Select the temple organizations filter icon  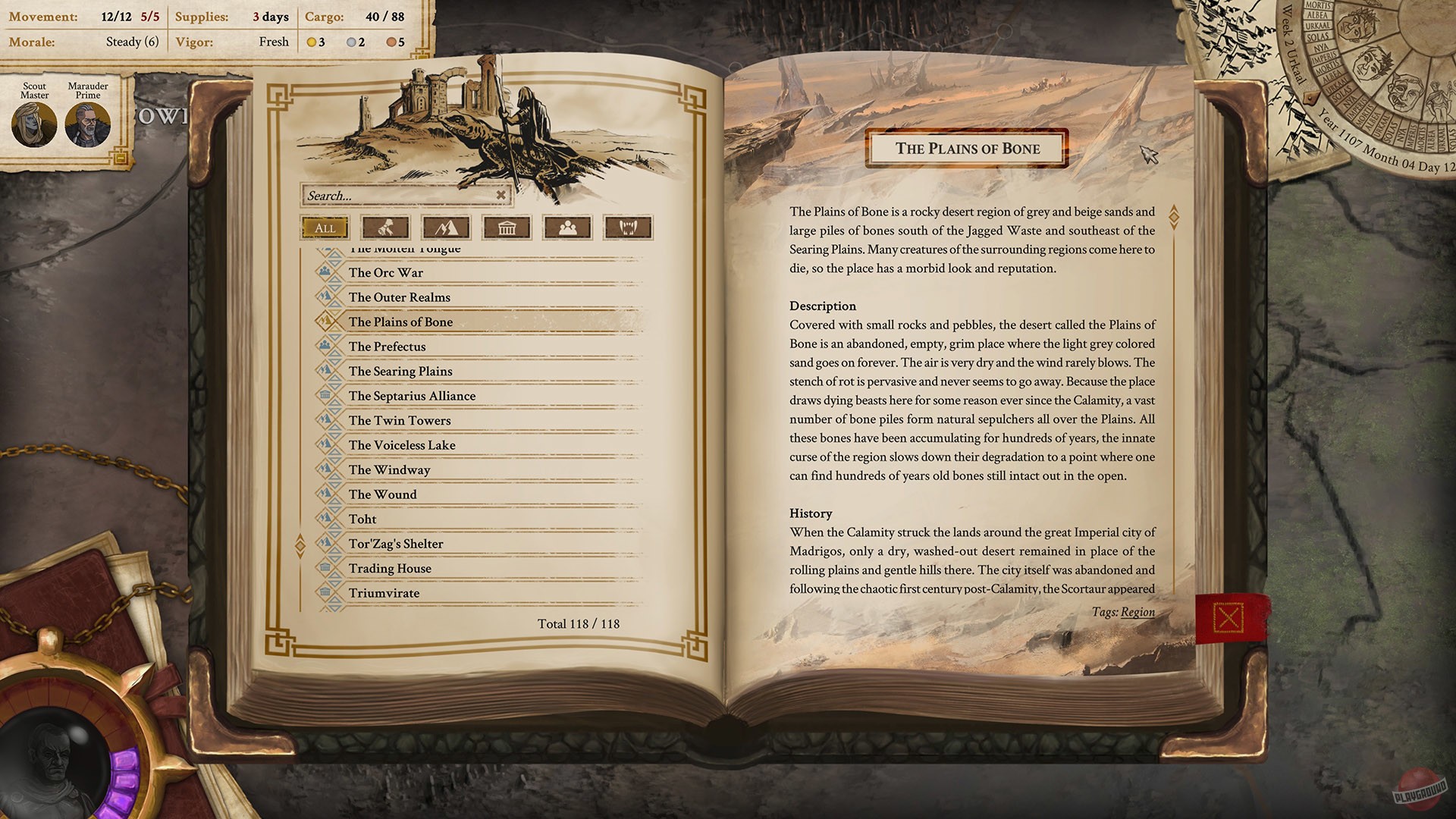click(507, 227)
